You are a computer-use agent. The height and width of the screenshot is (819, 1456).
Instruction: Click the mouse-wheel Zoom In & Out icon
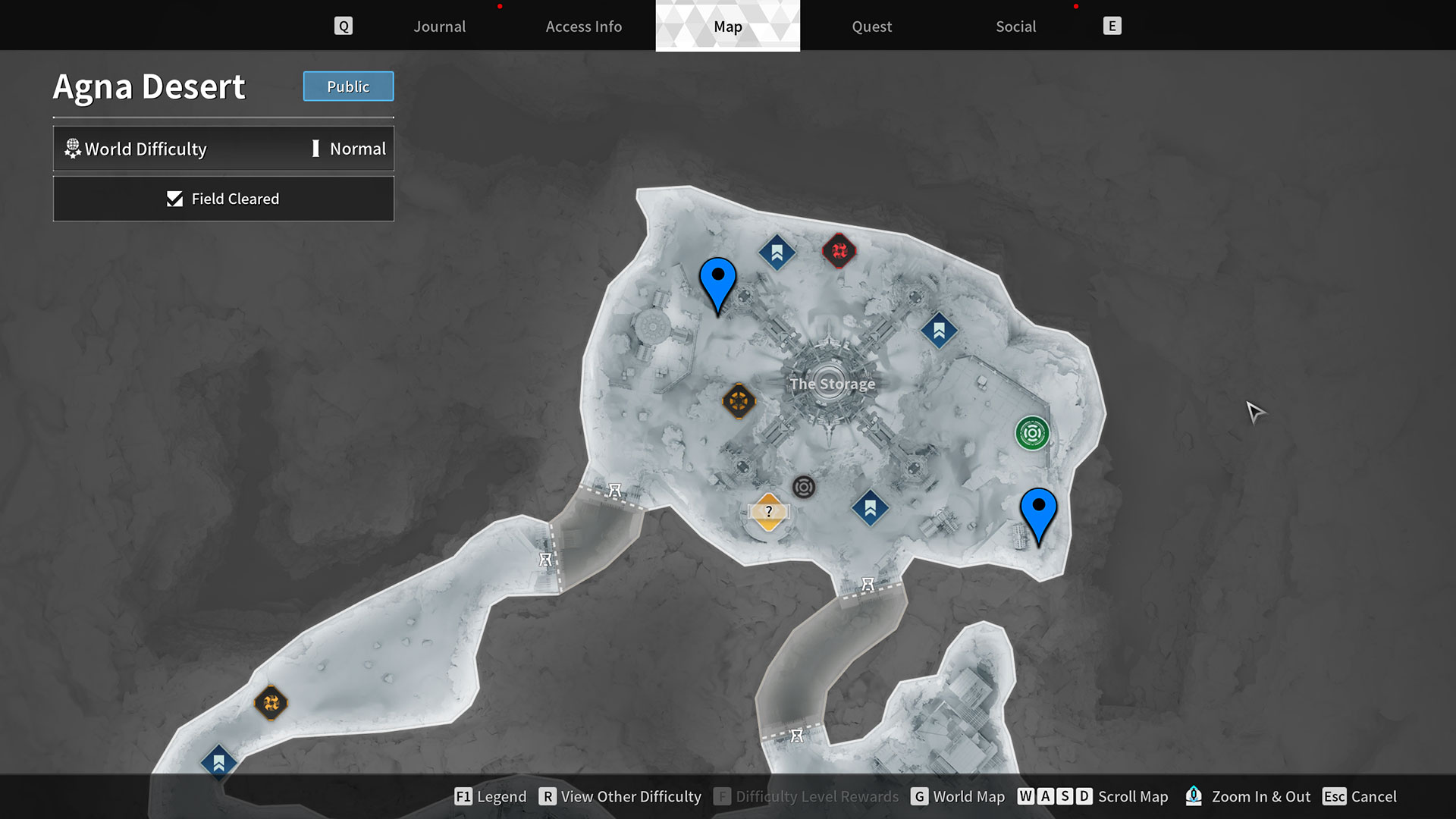pos(1194,796)
